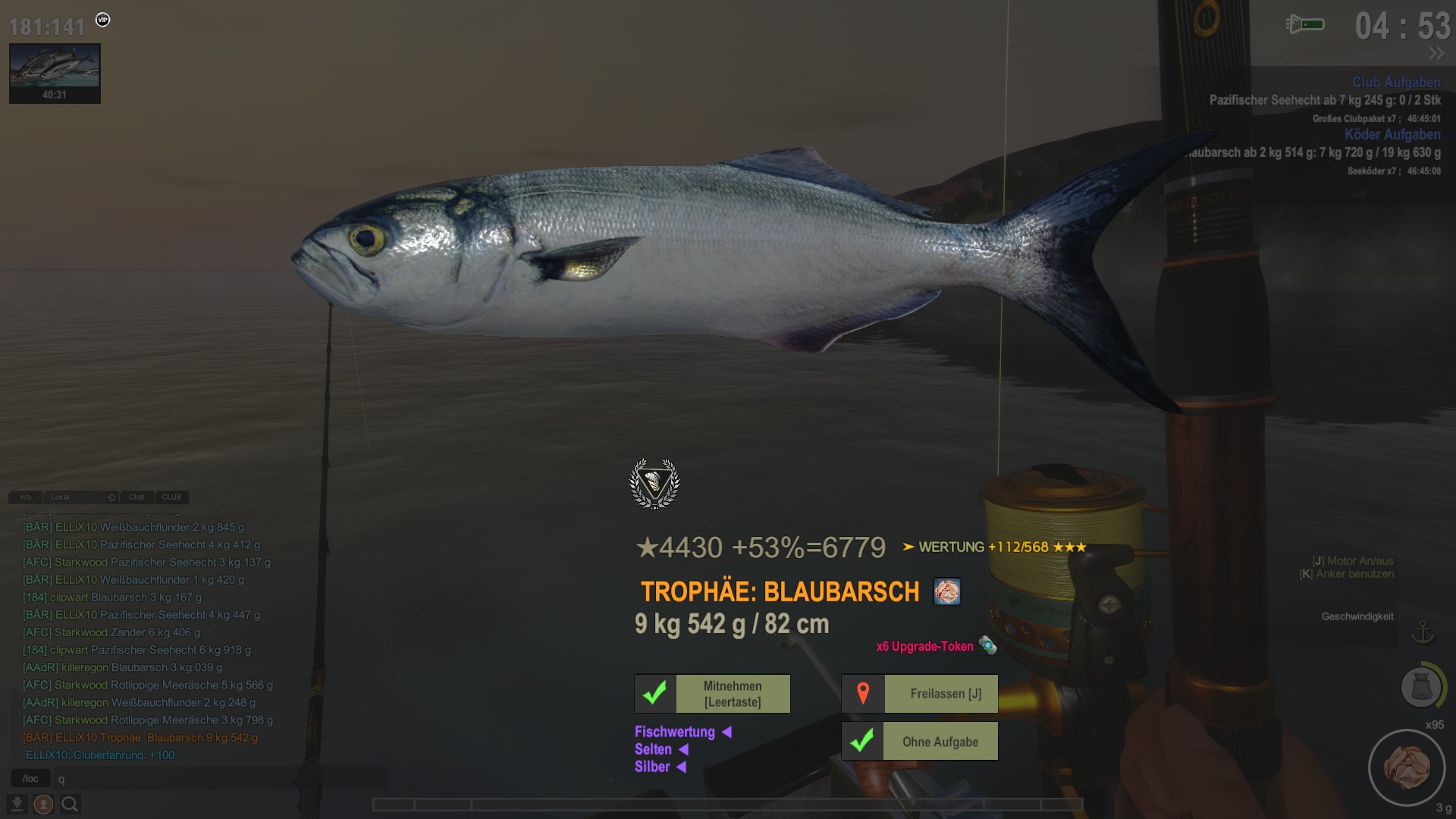
Task: Focus the chat message input field
Action: [x=220, y=779]
